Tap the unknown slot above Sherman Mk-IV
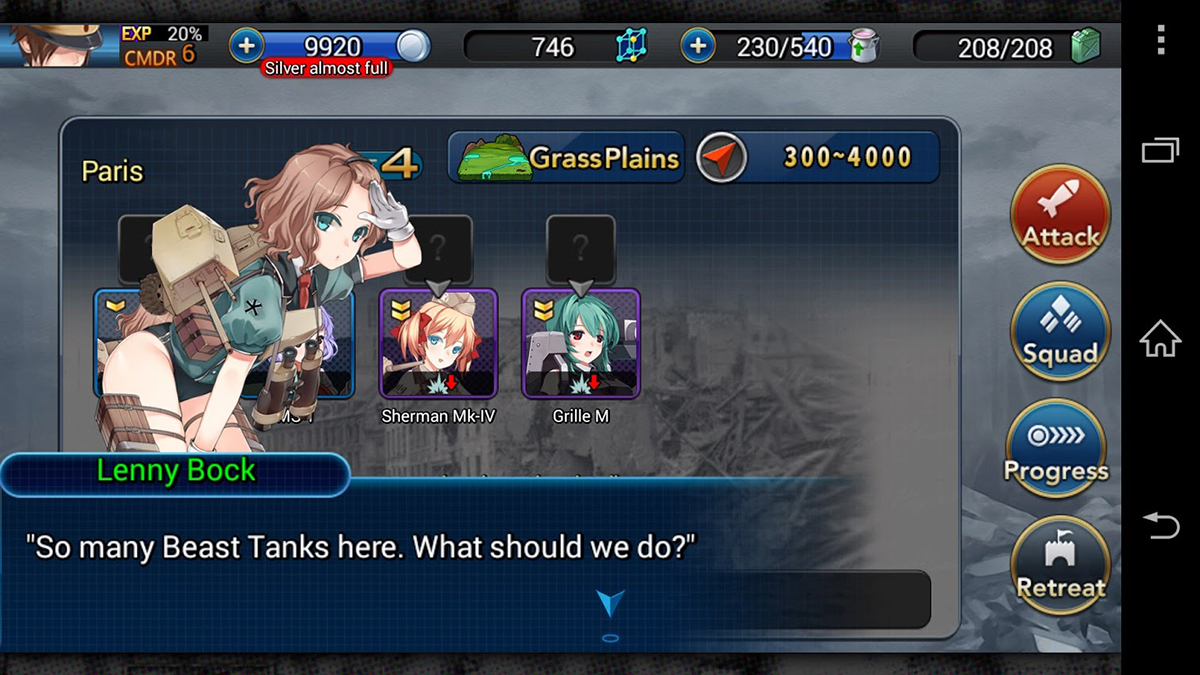Screen dimensions: 1200x675 (x=438, y=244)
